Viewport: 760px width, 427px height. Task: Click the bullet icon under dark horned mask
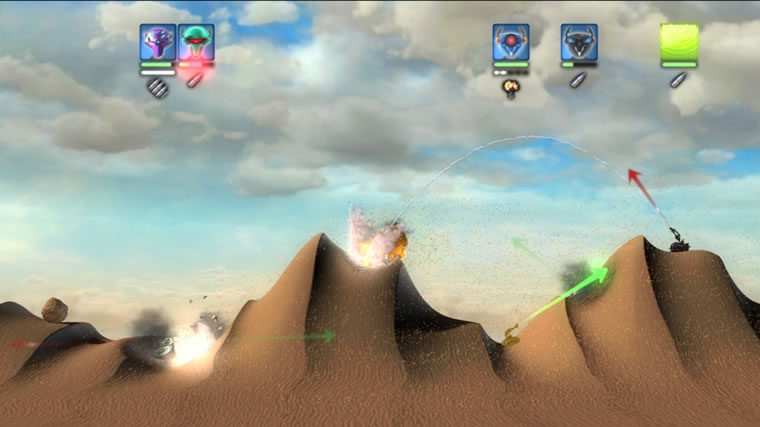pos(577,80)
